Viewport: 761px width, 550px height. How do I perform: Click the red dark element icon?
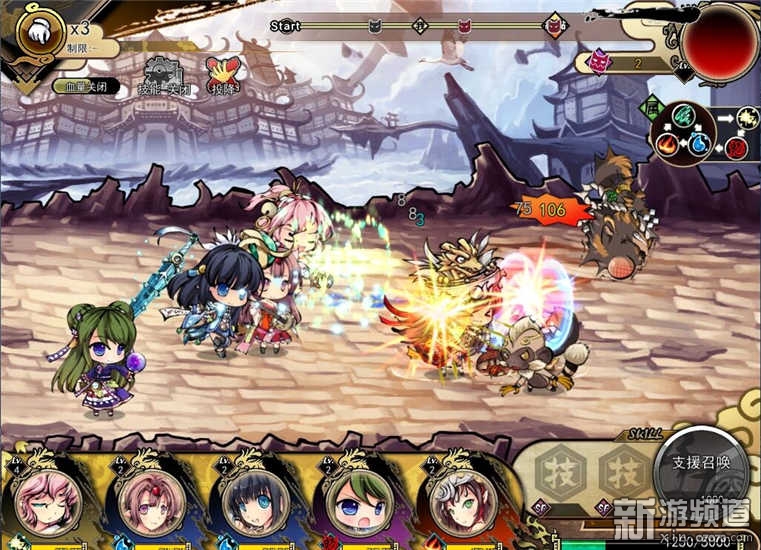point(737,149)
